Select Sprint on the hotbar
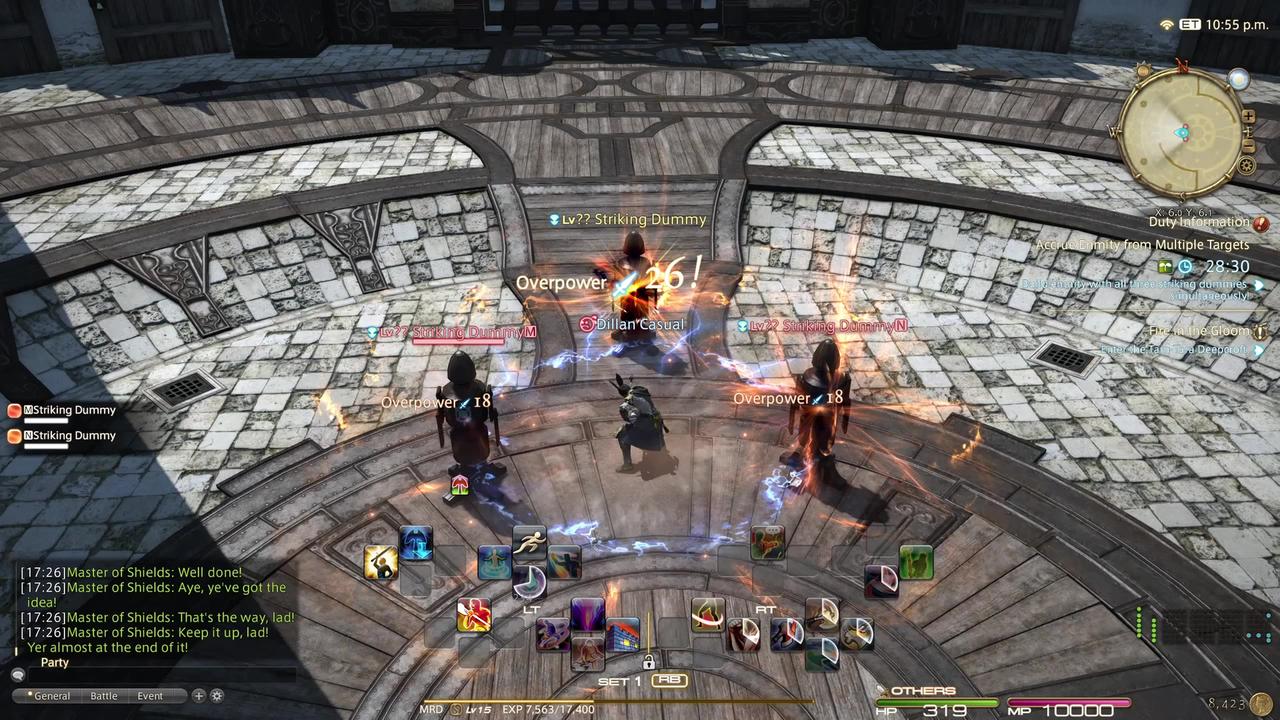Image resolution: width=1280 pixels, height=720 pixels. [x=530, y=542]
